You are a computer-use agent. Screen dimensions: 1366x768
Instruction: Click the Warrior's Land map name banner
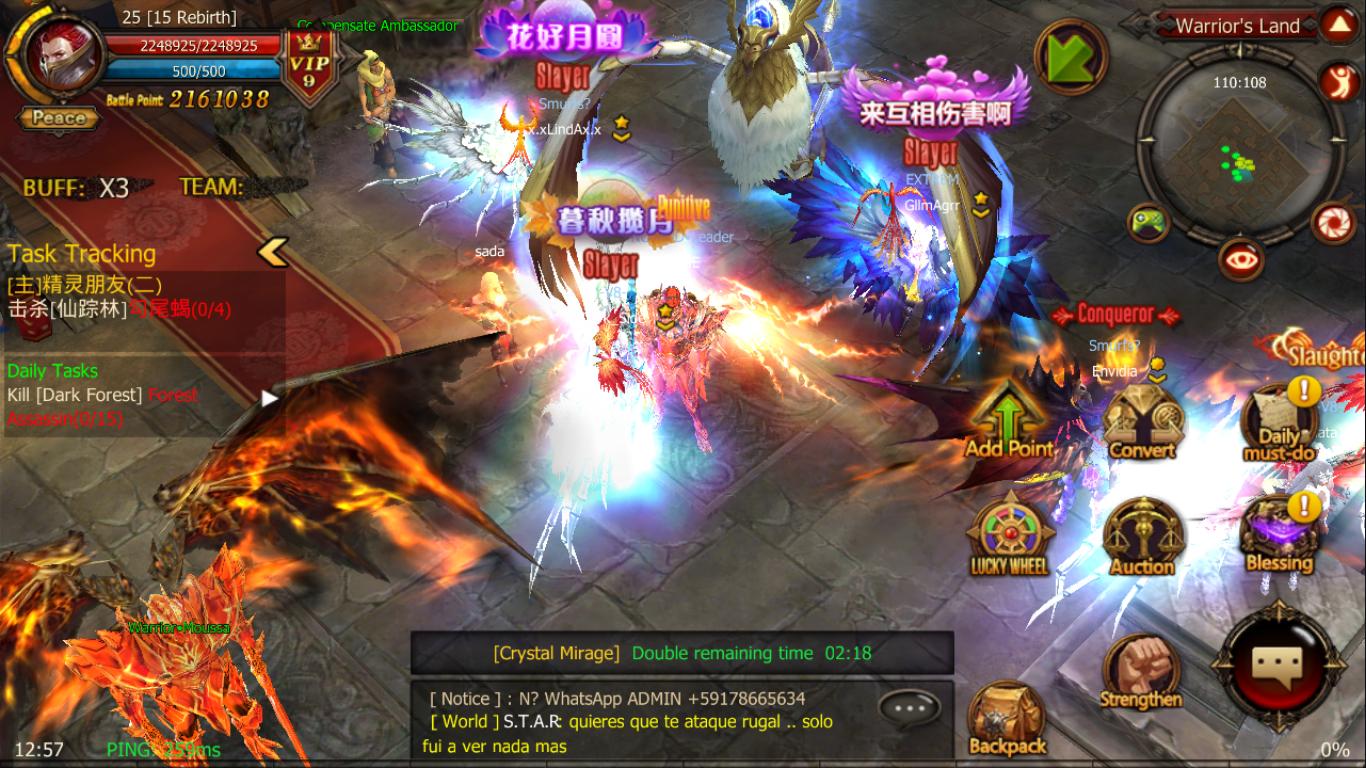(1238, 26)
